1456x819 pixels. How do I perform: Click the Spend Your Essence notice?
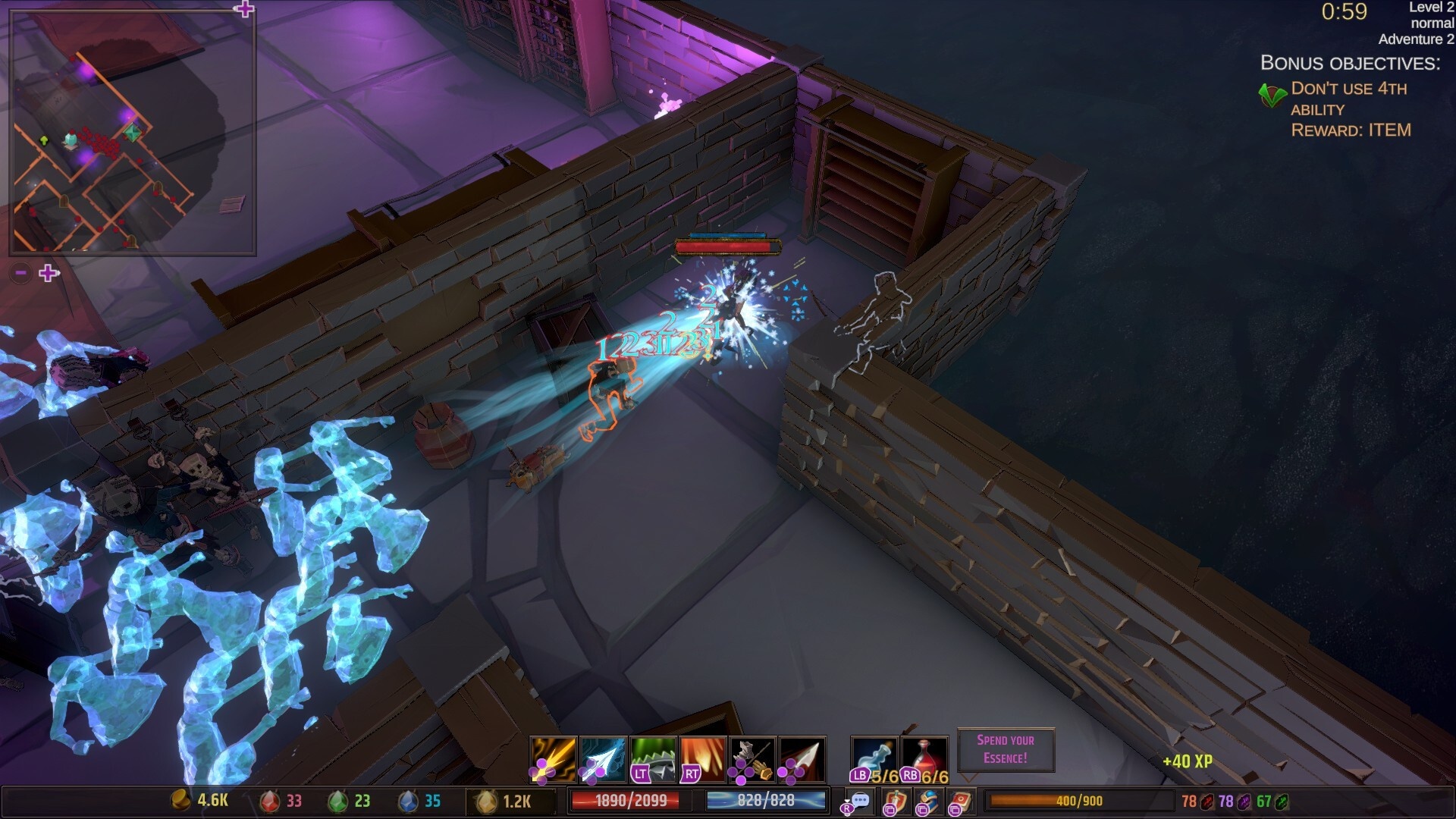1006,749
